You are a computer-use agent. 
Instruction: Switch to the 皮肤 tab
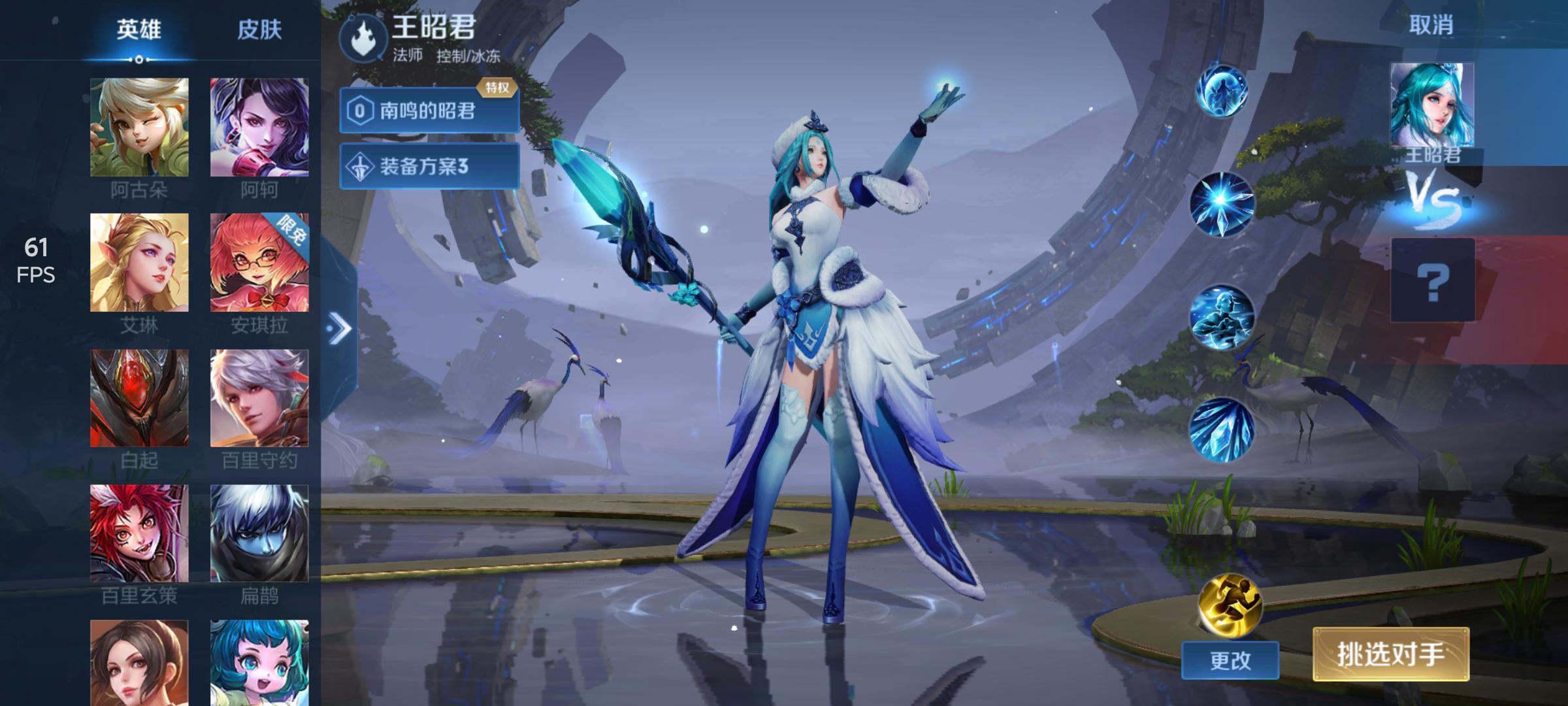(x=259, y=30)
